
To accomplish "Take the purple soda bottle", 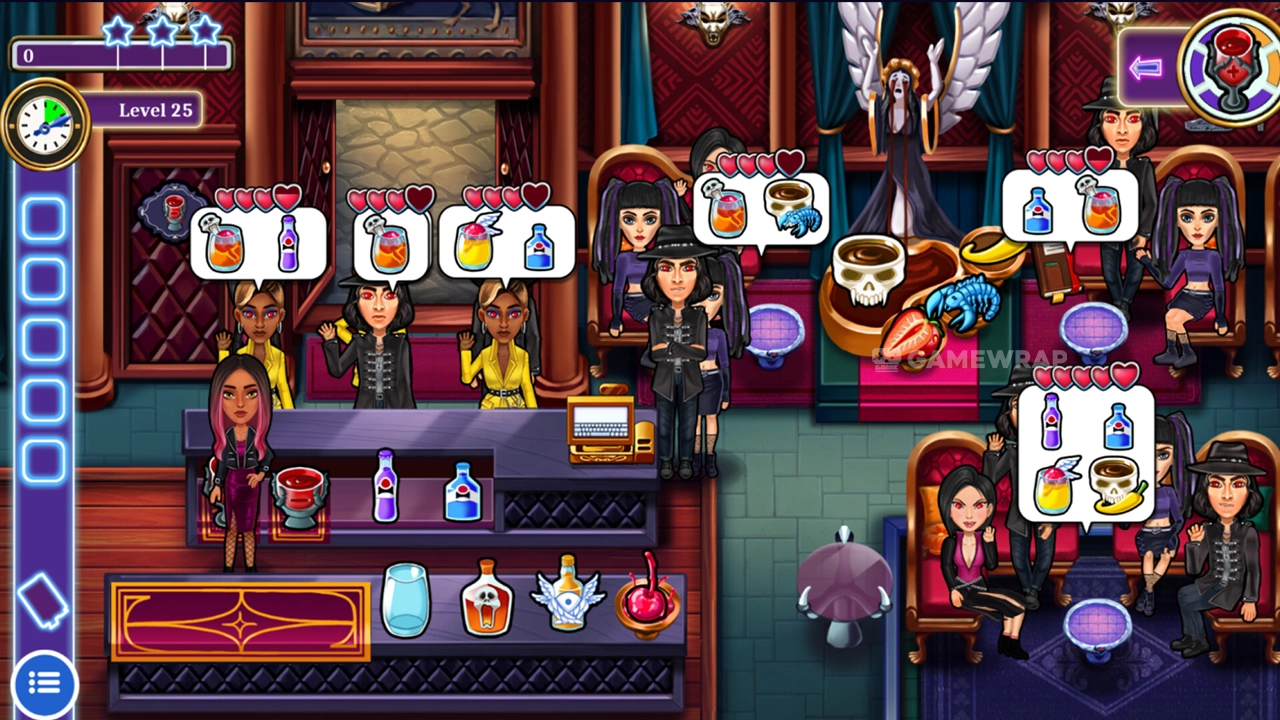I will point(386,485).
